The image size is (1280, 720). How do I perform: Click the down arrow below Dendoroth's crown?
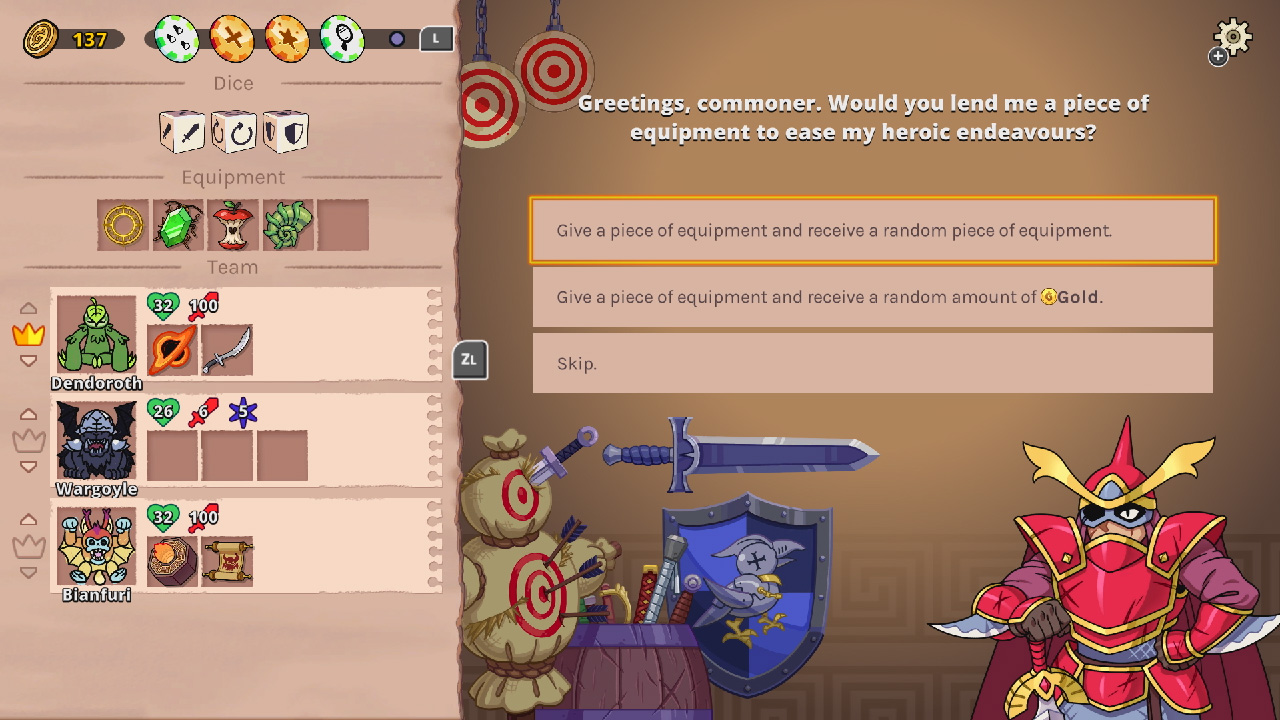29,362
